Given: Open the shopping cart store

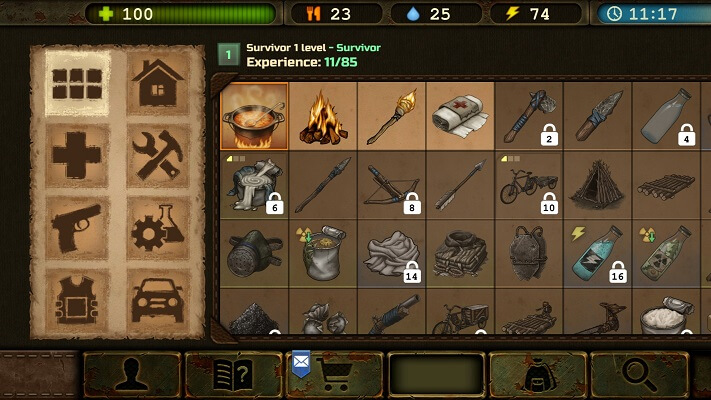Looking at the screenshot, I should pyautogui.click(x=335, y=375).
